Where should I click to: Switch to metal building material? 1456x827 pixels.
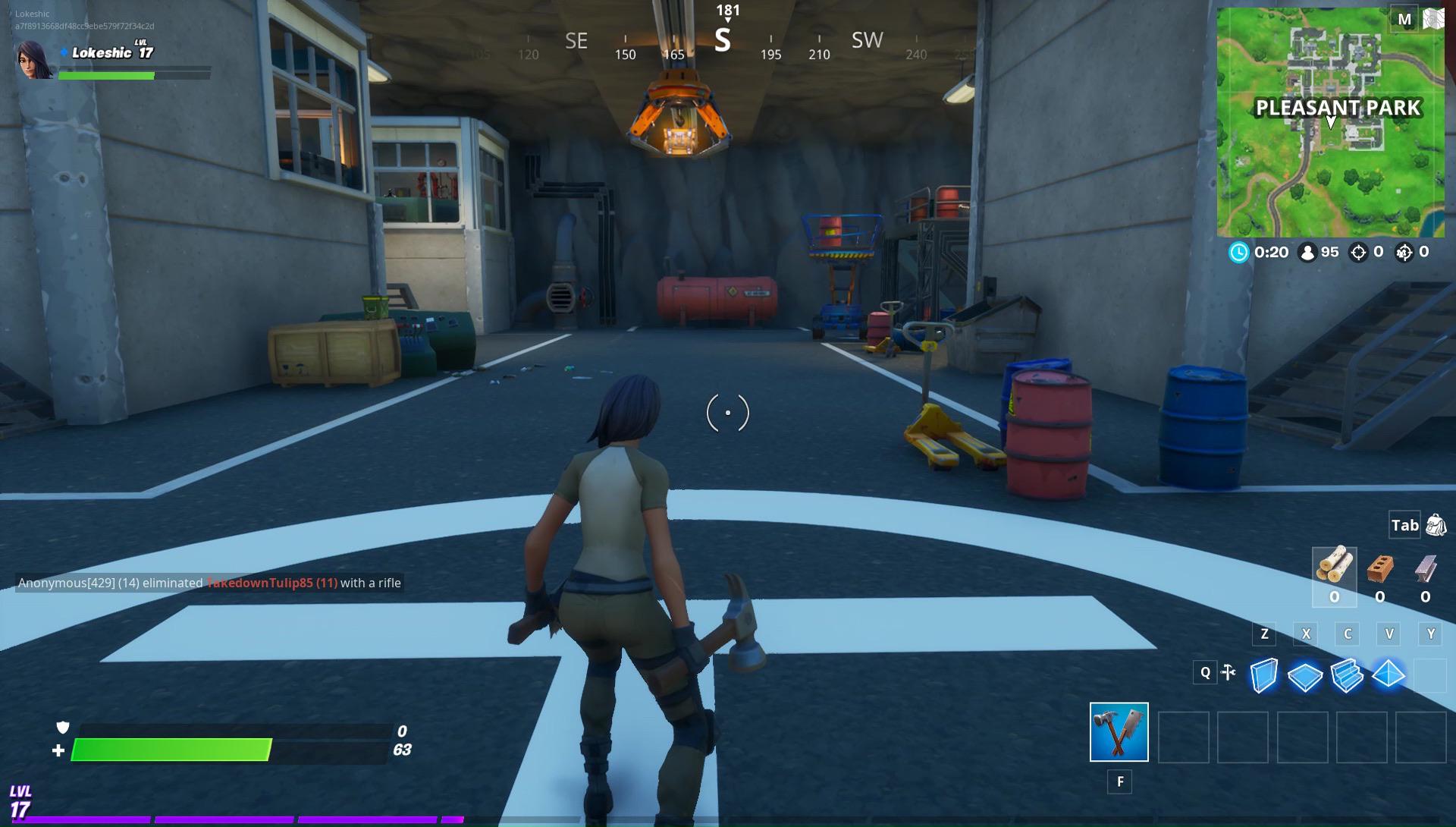1425,569
